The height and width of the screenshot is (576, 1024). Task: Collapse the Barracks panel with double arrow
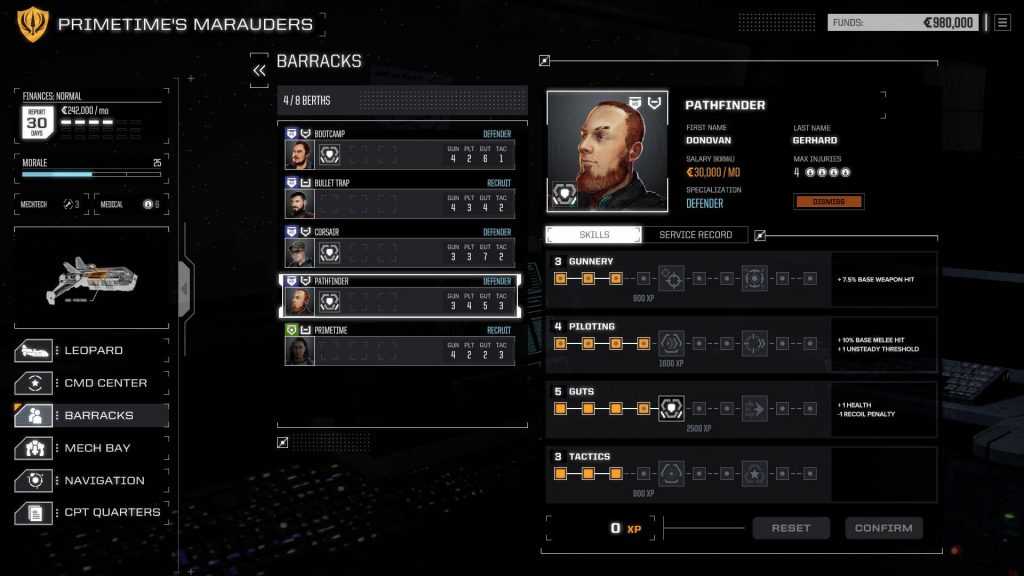[259, 70]
